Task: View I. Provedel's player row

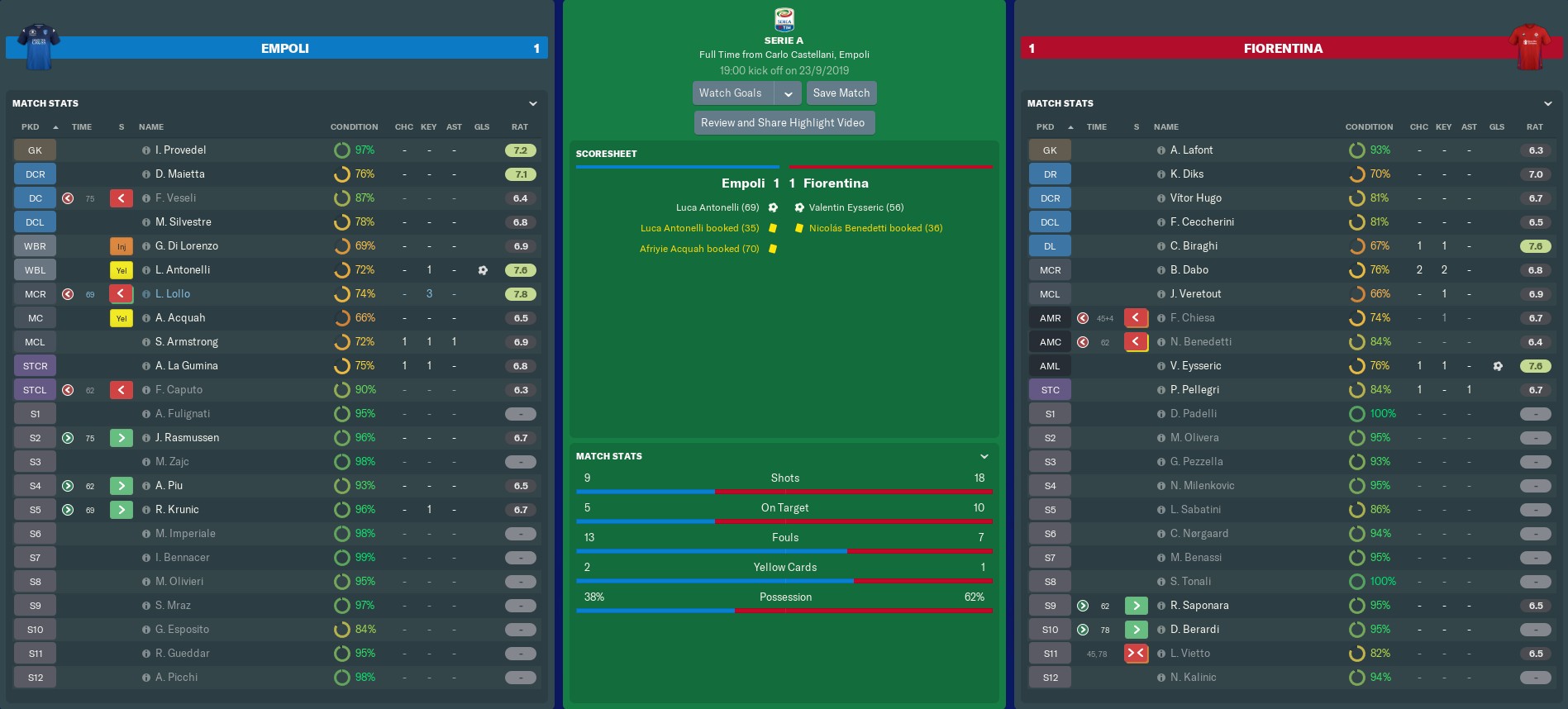Action: click(x=180, y=150)
